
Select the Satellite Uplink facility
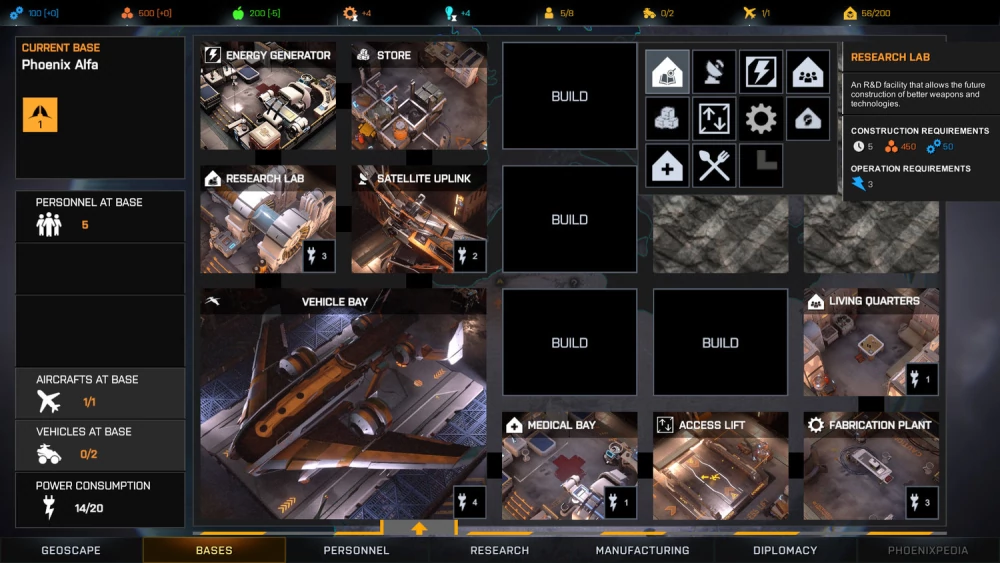(419, 220)
